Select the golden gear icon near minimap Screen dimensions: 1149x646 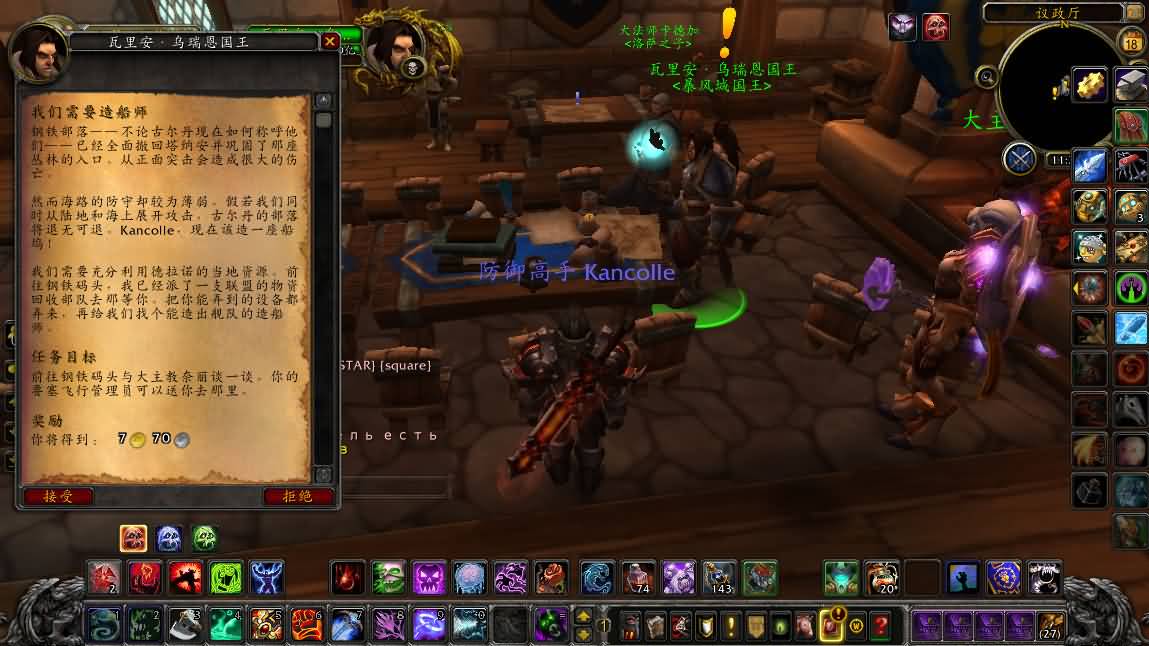[x=1089, y=84]
